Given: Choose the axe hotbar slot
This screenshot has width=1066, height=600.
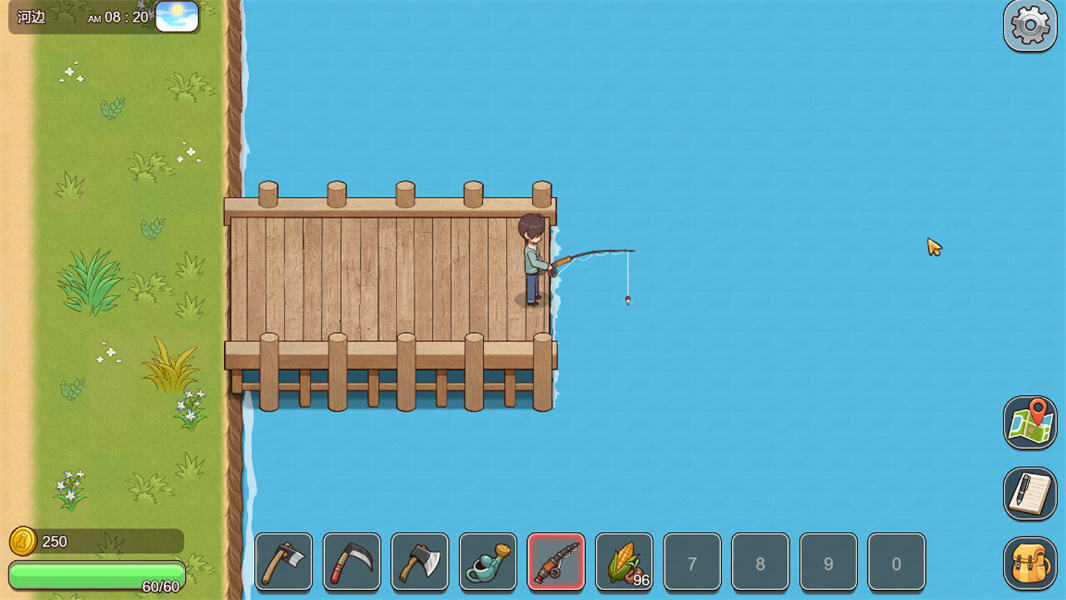Looking at the screenshot, I should click(420, 562).
